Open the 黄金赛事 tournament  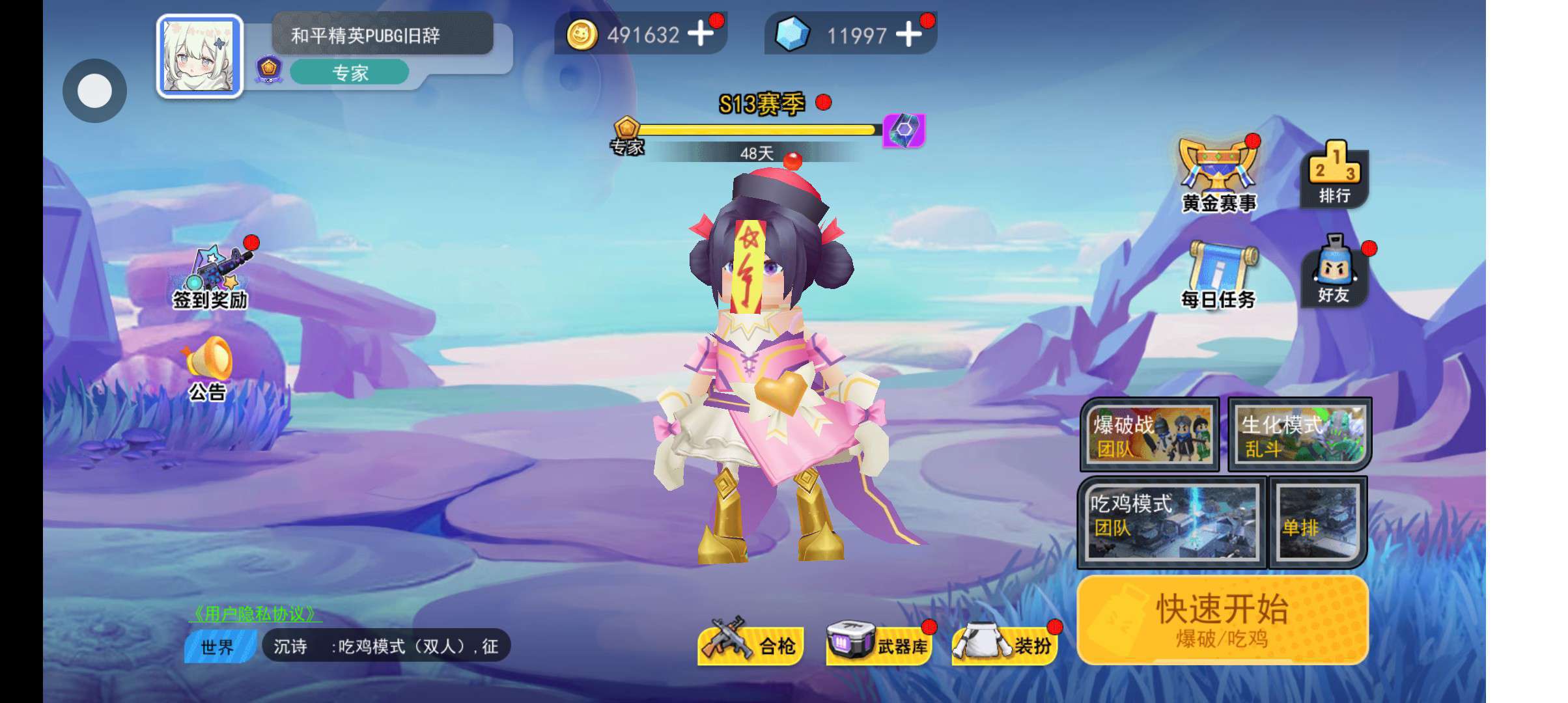click(1218, 176)
